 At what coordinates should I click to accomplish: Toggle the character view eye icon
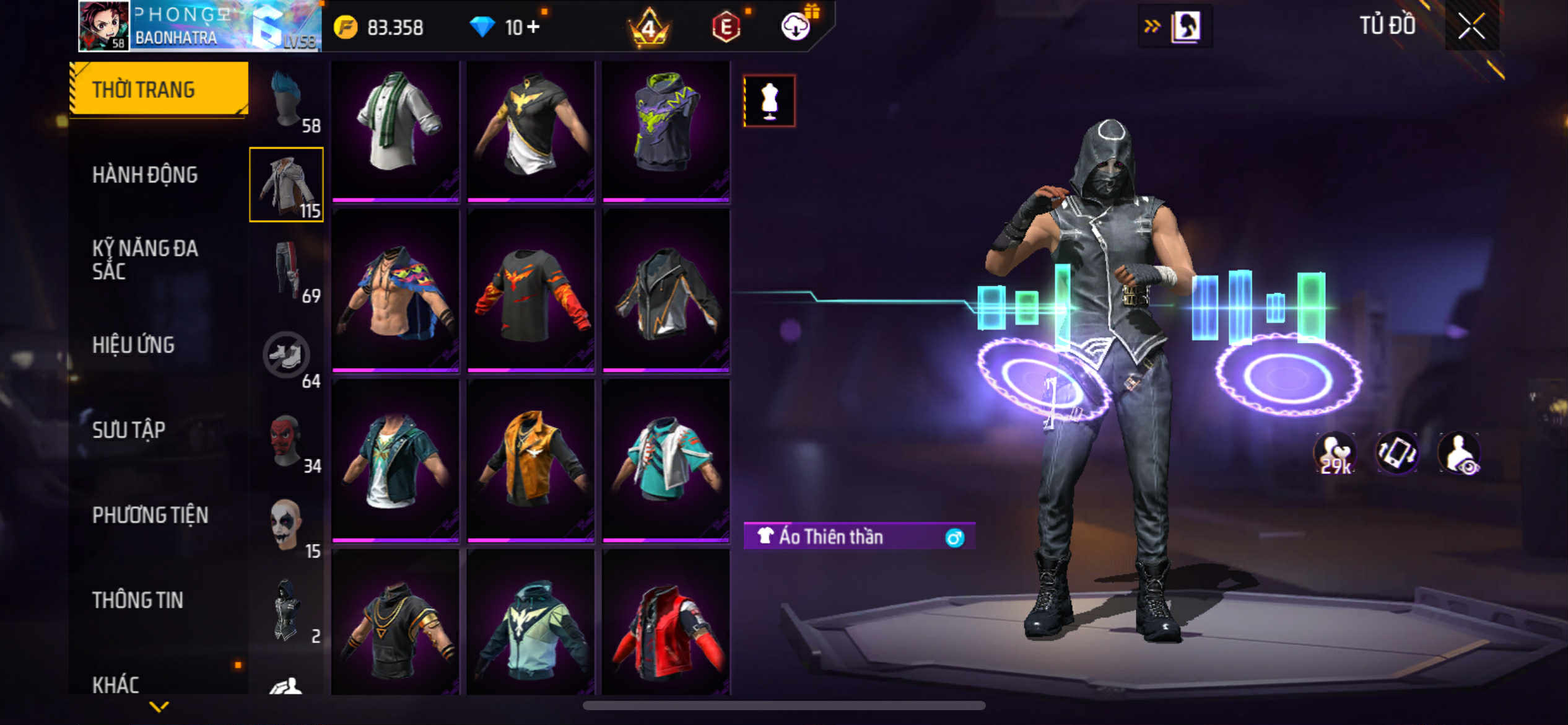(x=1460, y=453)
